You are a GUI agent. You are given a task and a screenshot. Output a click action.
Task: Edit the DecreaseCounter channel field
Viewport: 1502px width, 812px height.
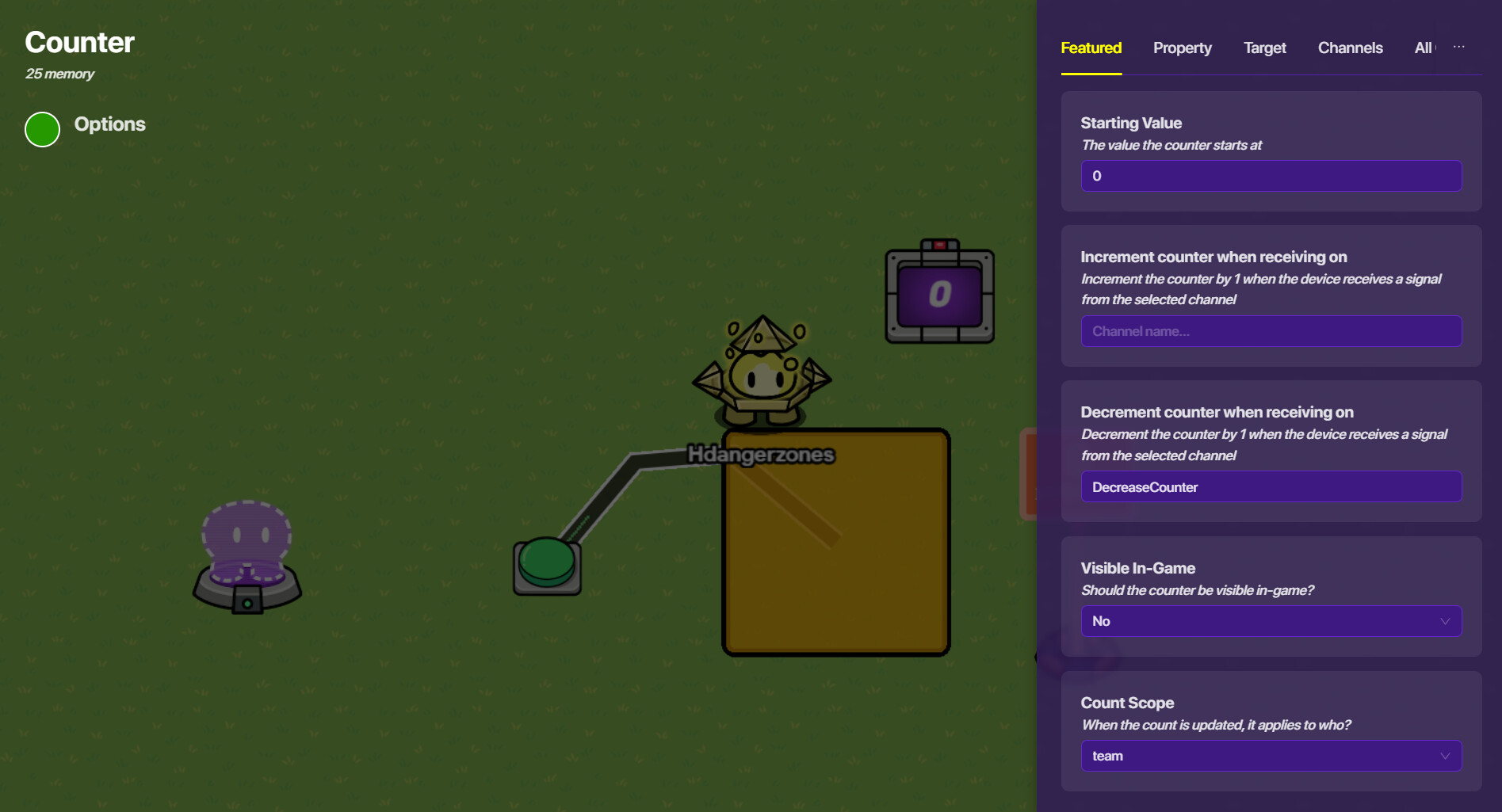pyautogui.click(x=1271, y=487)
